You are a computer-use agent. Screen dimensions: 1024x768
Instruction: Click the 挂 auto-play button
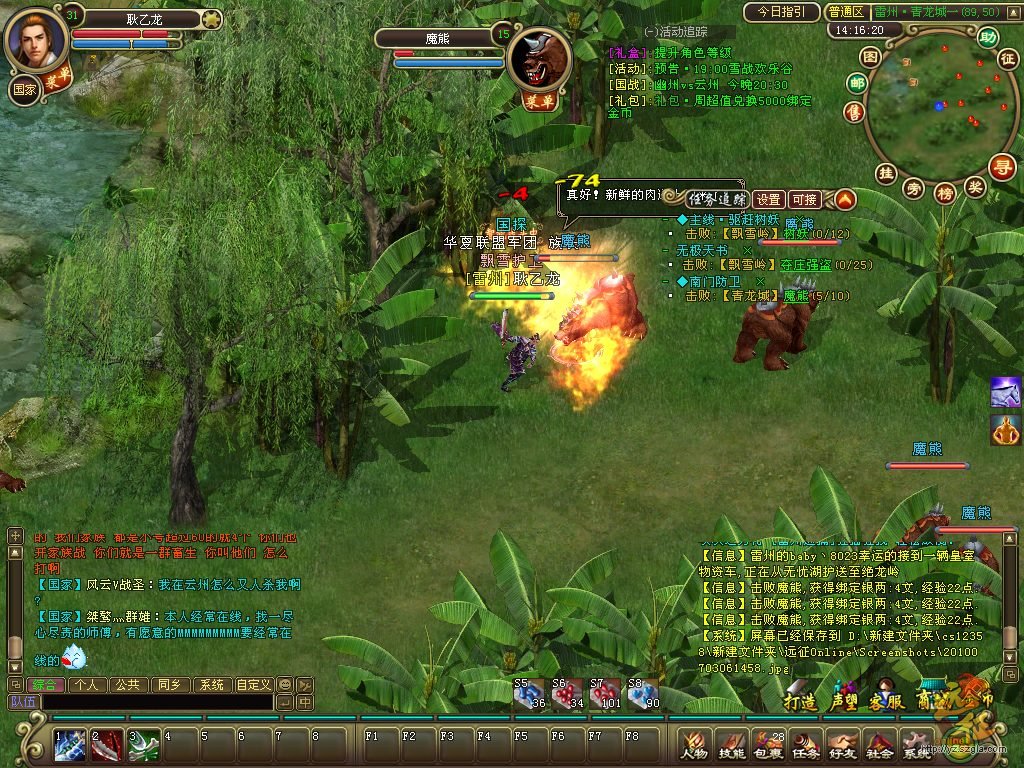coord(885,172)
